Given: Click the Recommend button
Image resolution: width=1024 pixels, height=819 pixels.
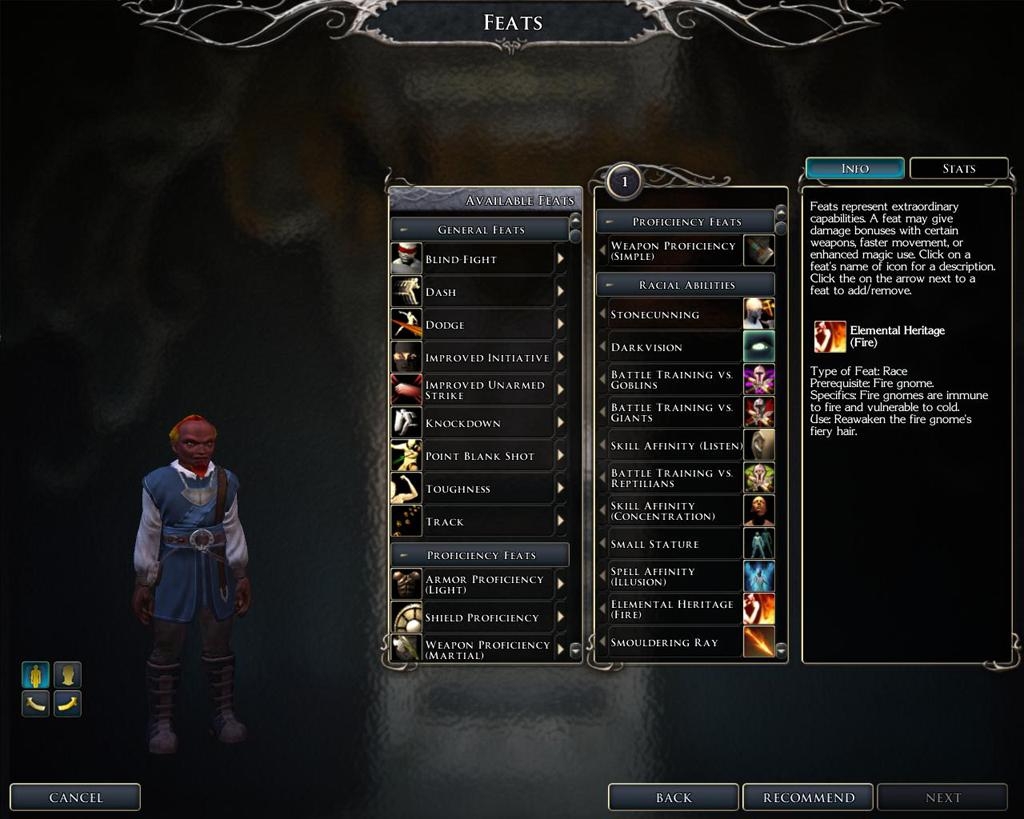Looking at the screenshot, I should [808, 797].
